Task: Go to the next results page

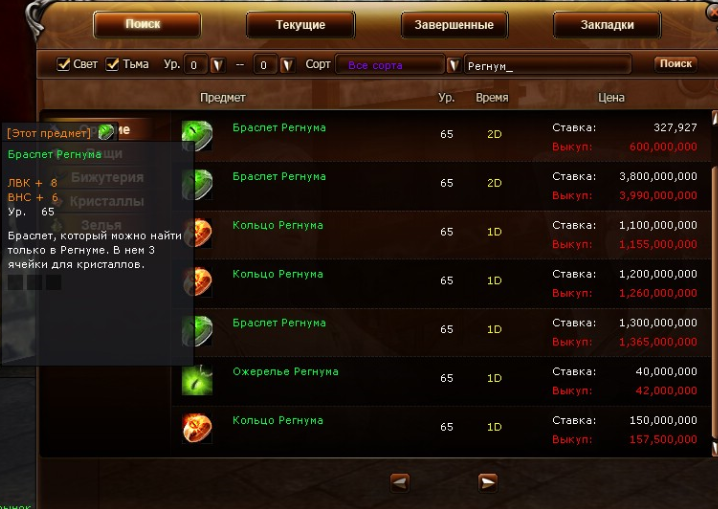Action: (x=488, y=481)
